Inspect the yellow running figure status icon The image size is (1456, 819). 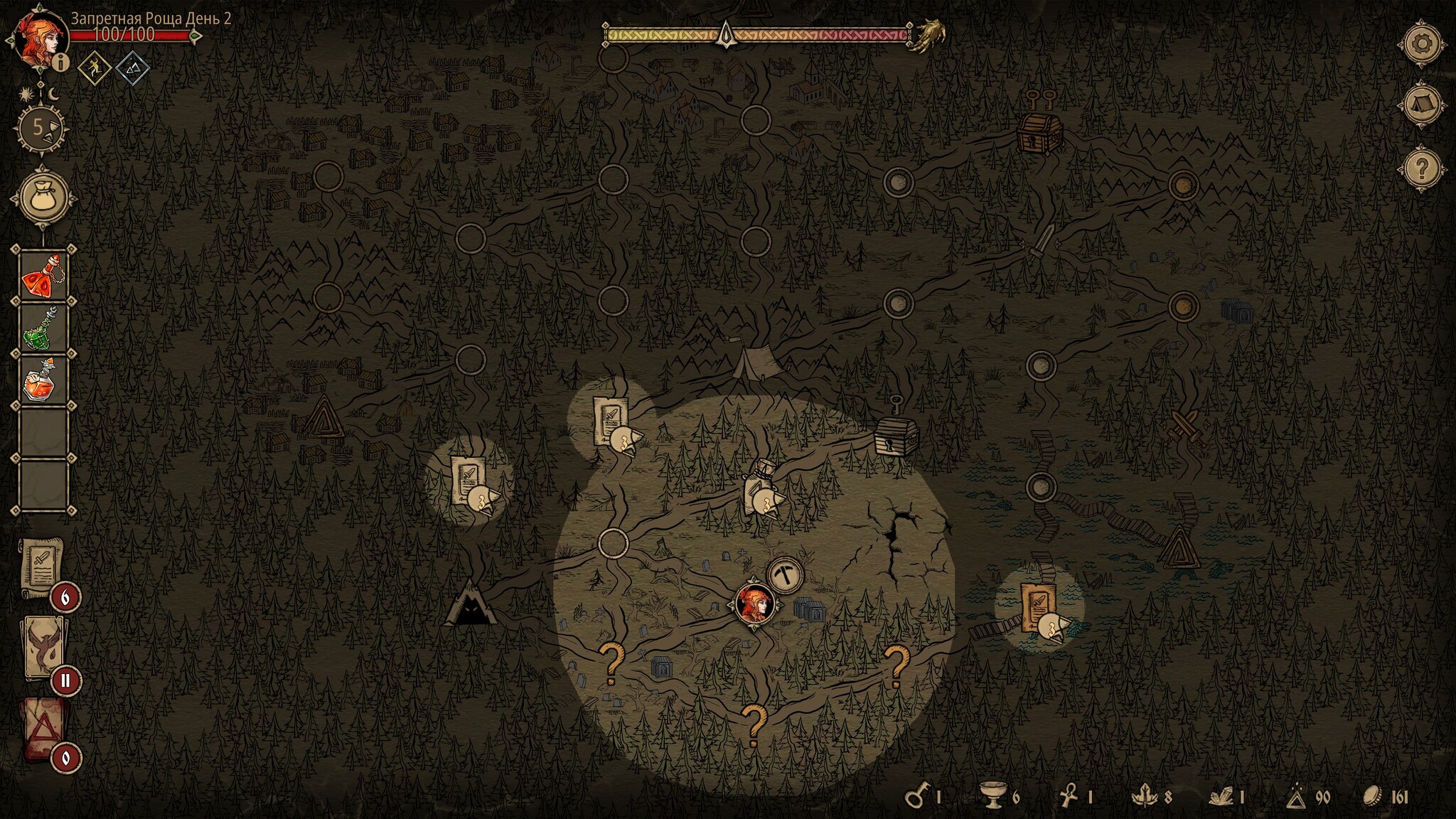tap(95, 69)
